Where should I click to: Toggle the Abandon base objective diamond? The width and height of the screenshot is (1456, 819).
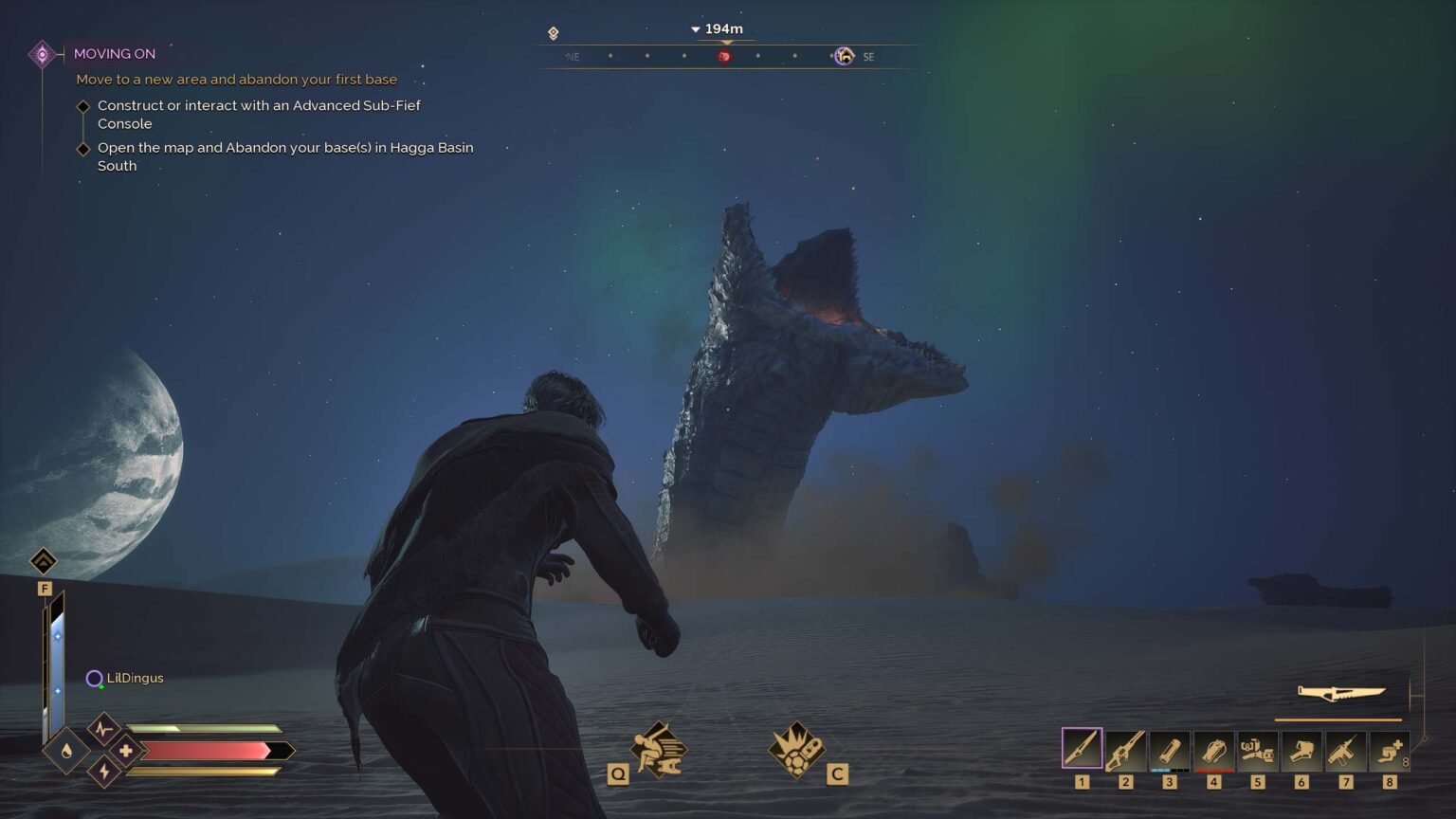click(x=83, y=148)
